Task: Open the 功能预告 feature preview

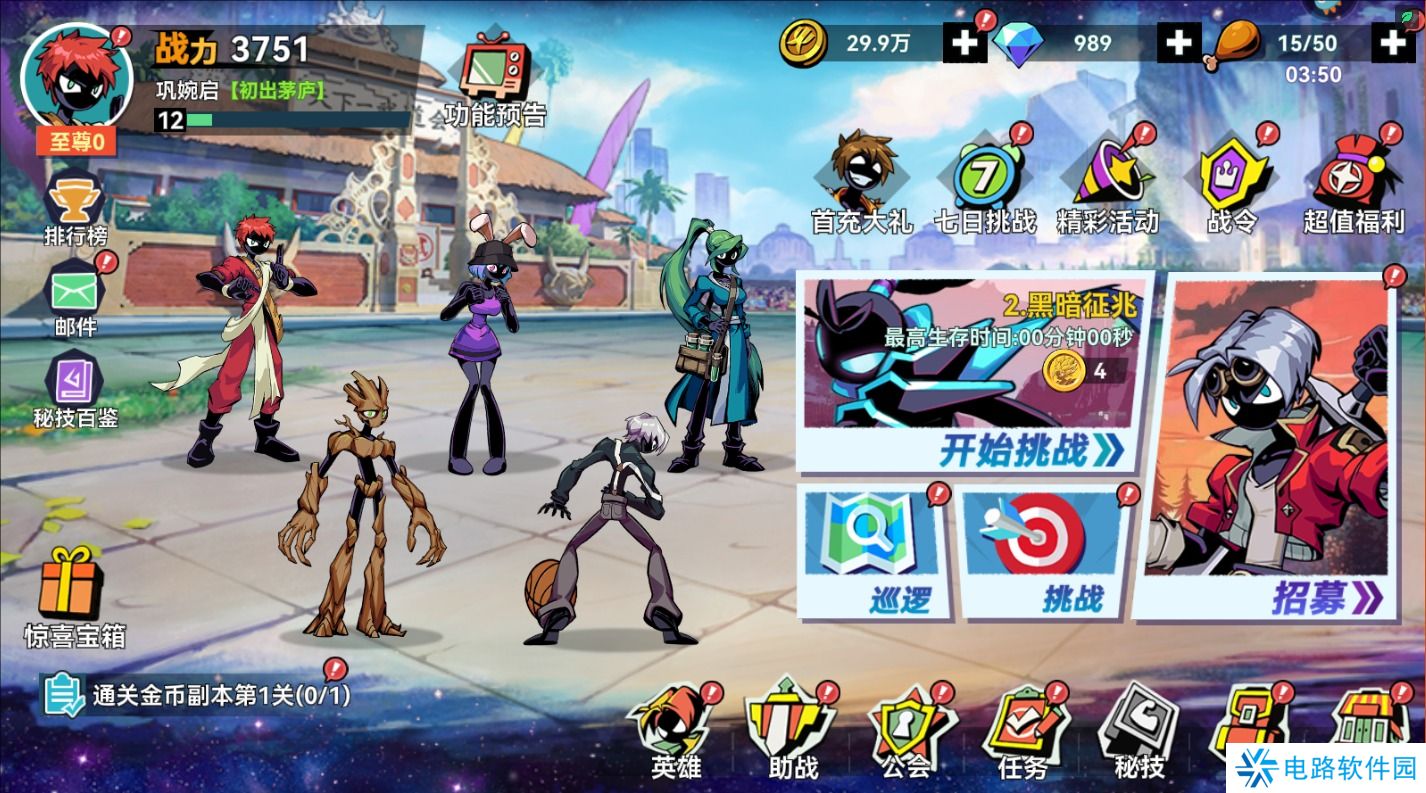Action: tap(497, 78)
